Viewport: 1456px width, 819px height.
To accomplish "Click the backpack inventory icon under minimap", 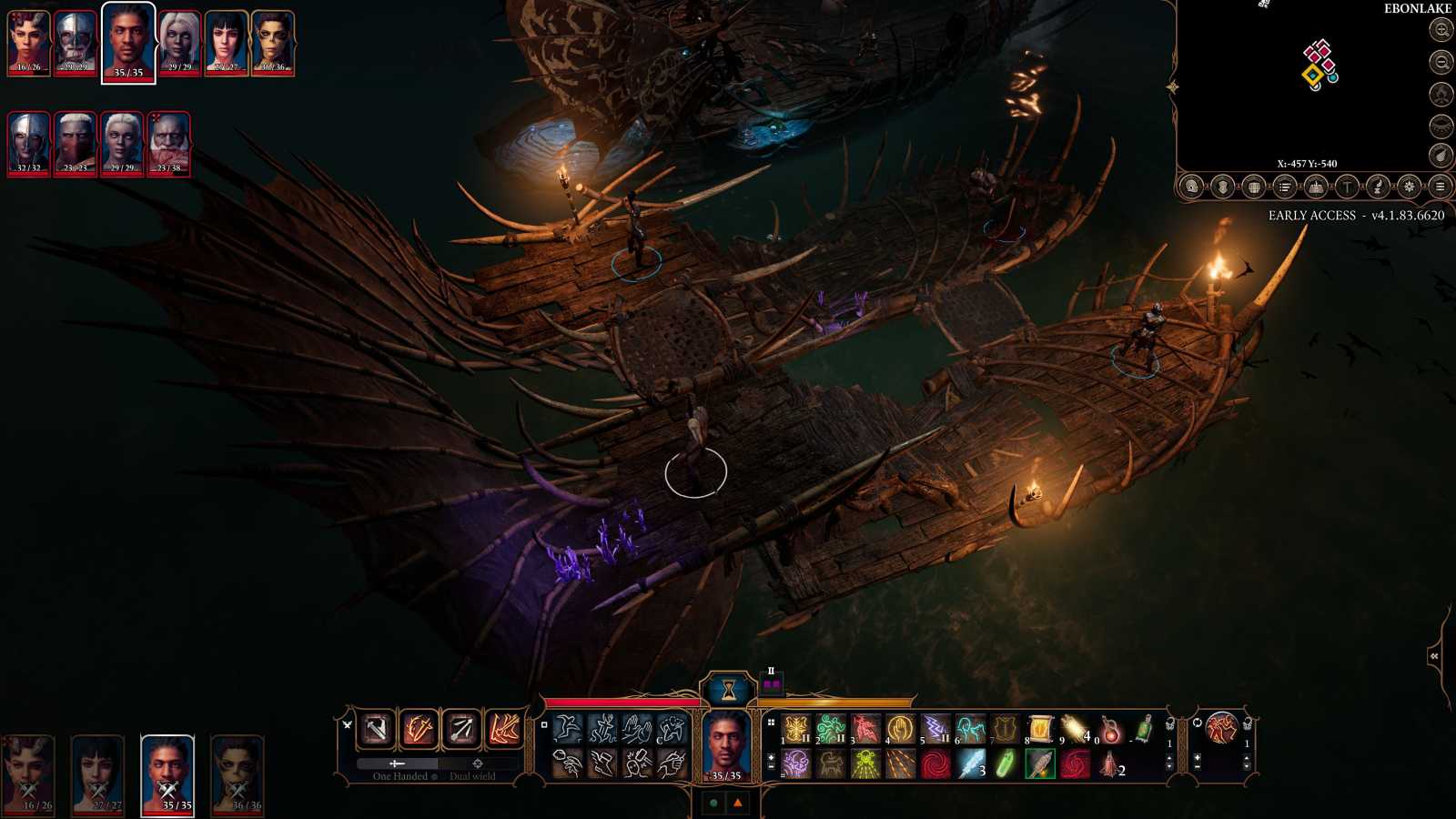I will pyautogui.click(x=1254, y=187).
